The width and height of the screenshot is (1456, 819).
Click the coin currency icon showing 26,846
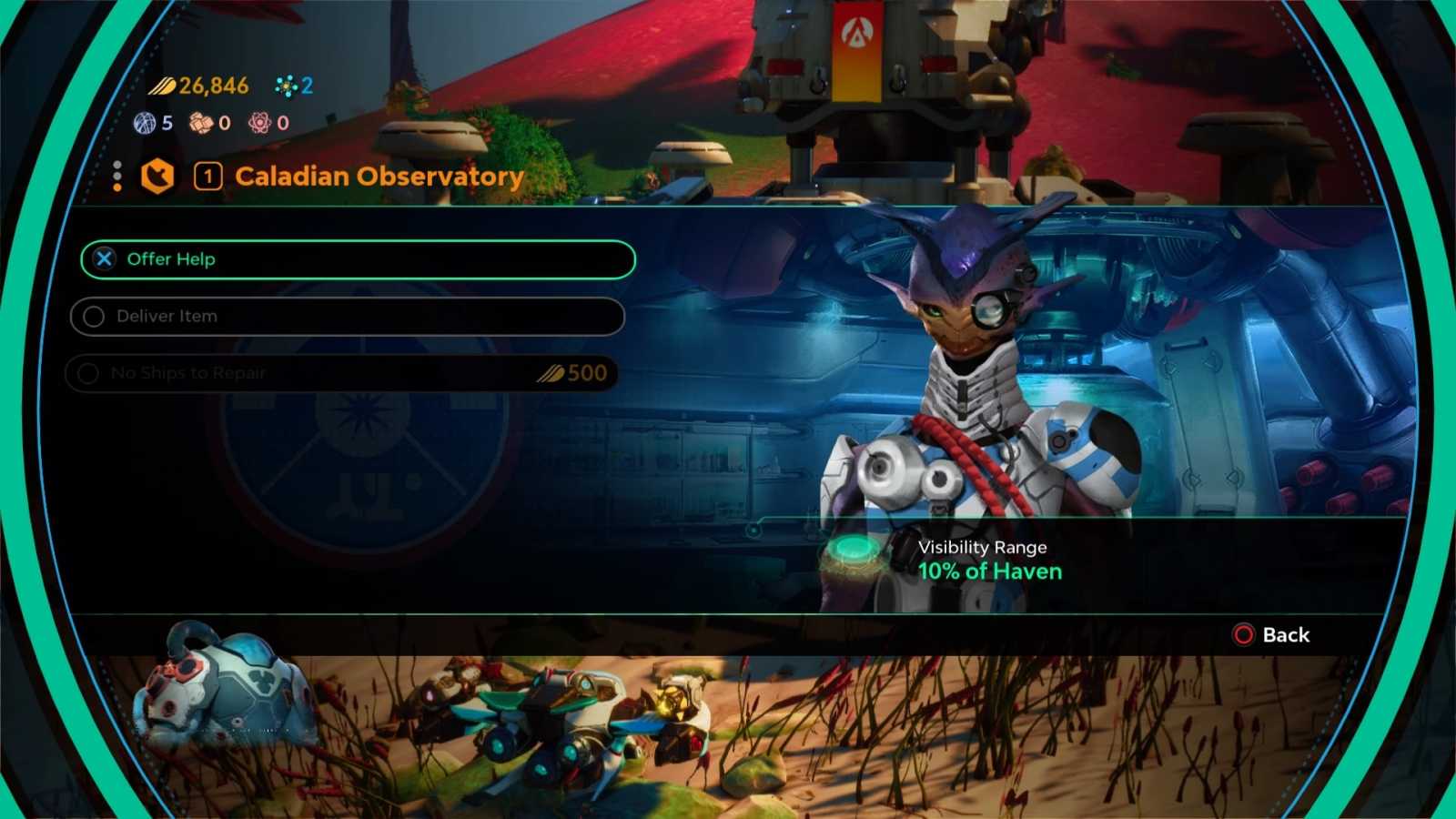(164, 86)
